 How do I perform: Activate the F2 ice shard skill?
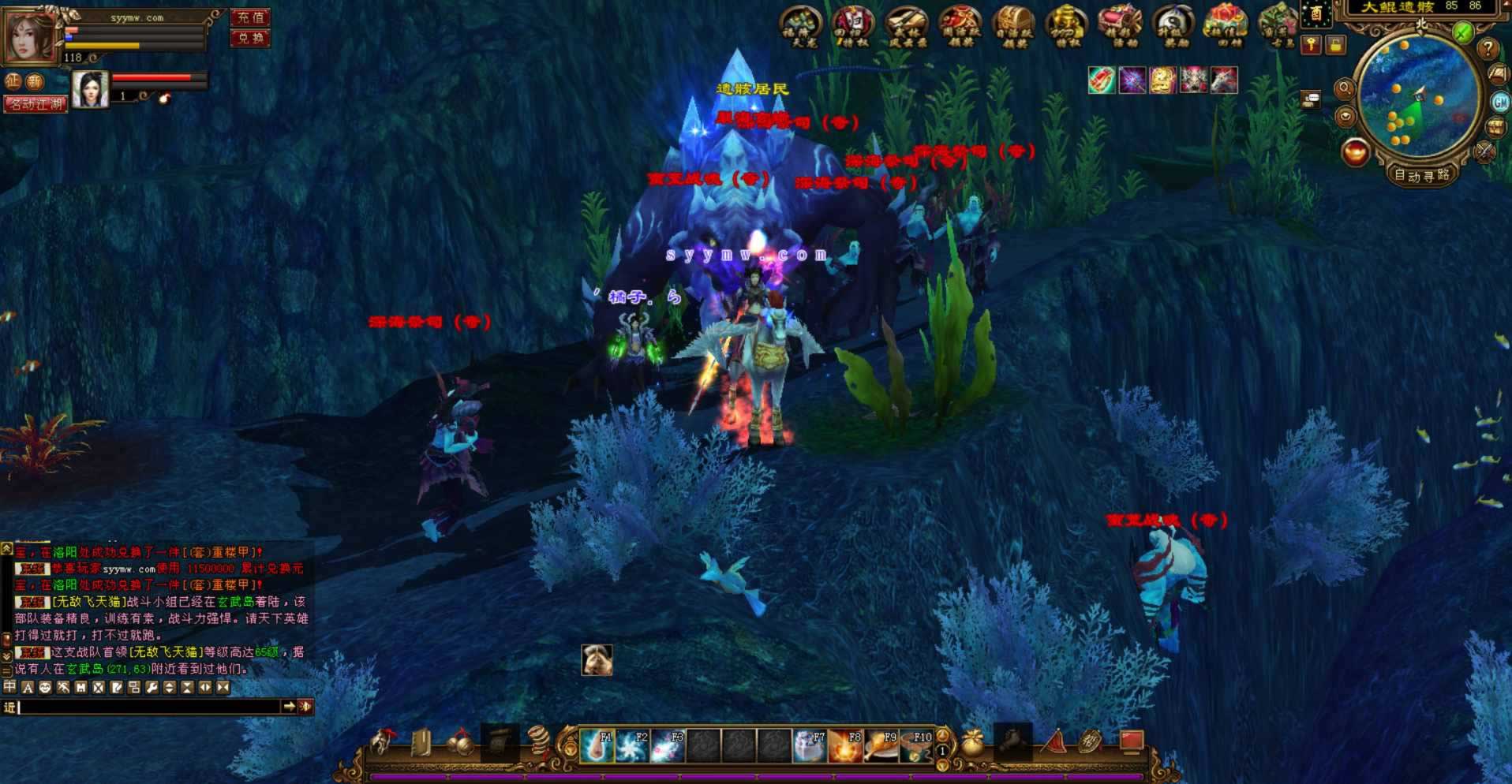(x=631, y=745)
